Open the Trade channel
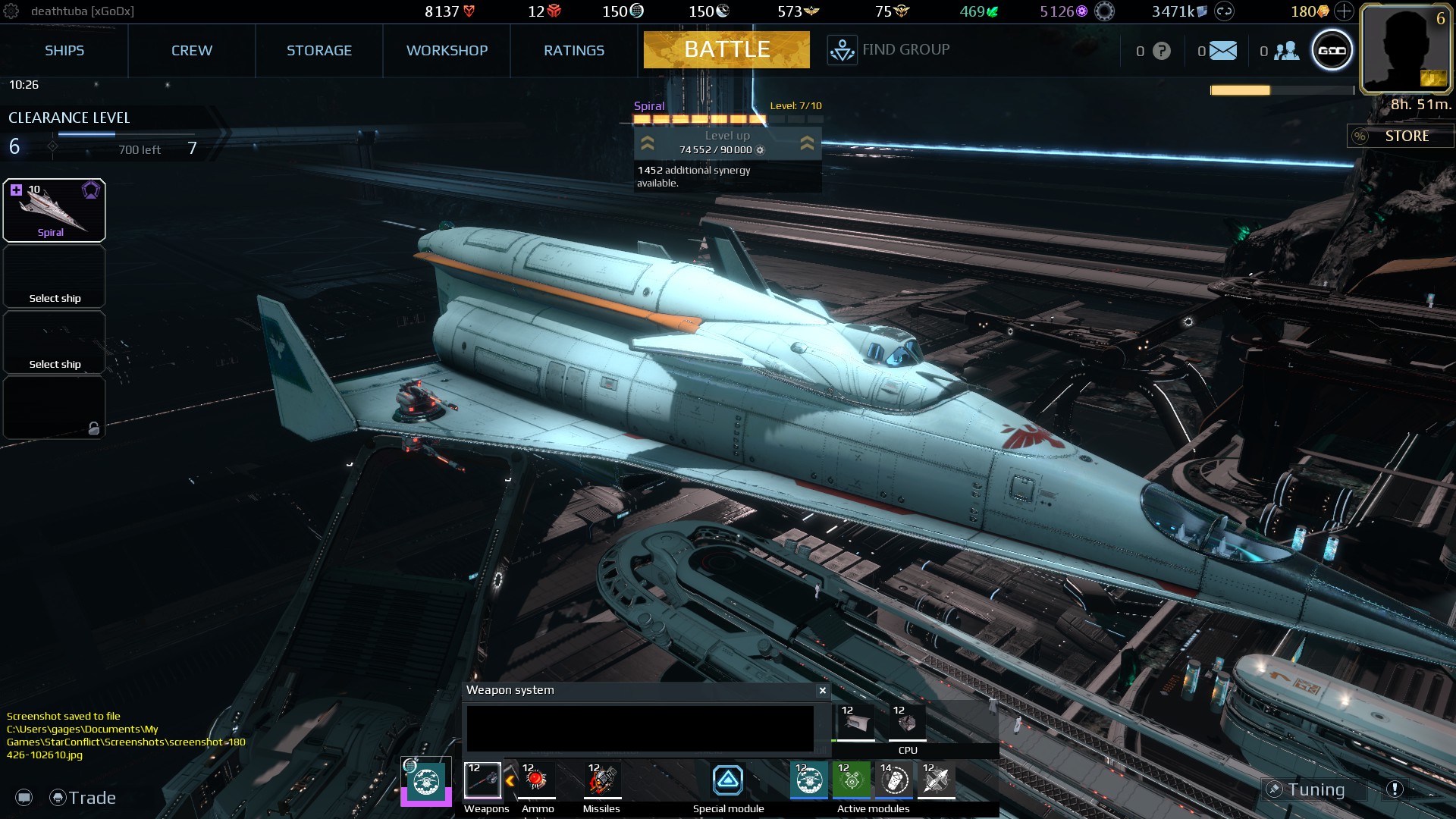 click(x=83, y=798)
